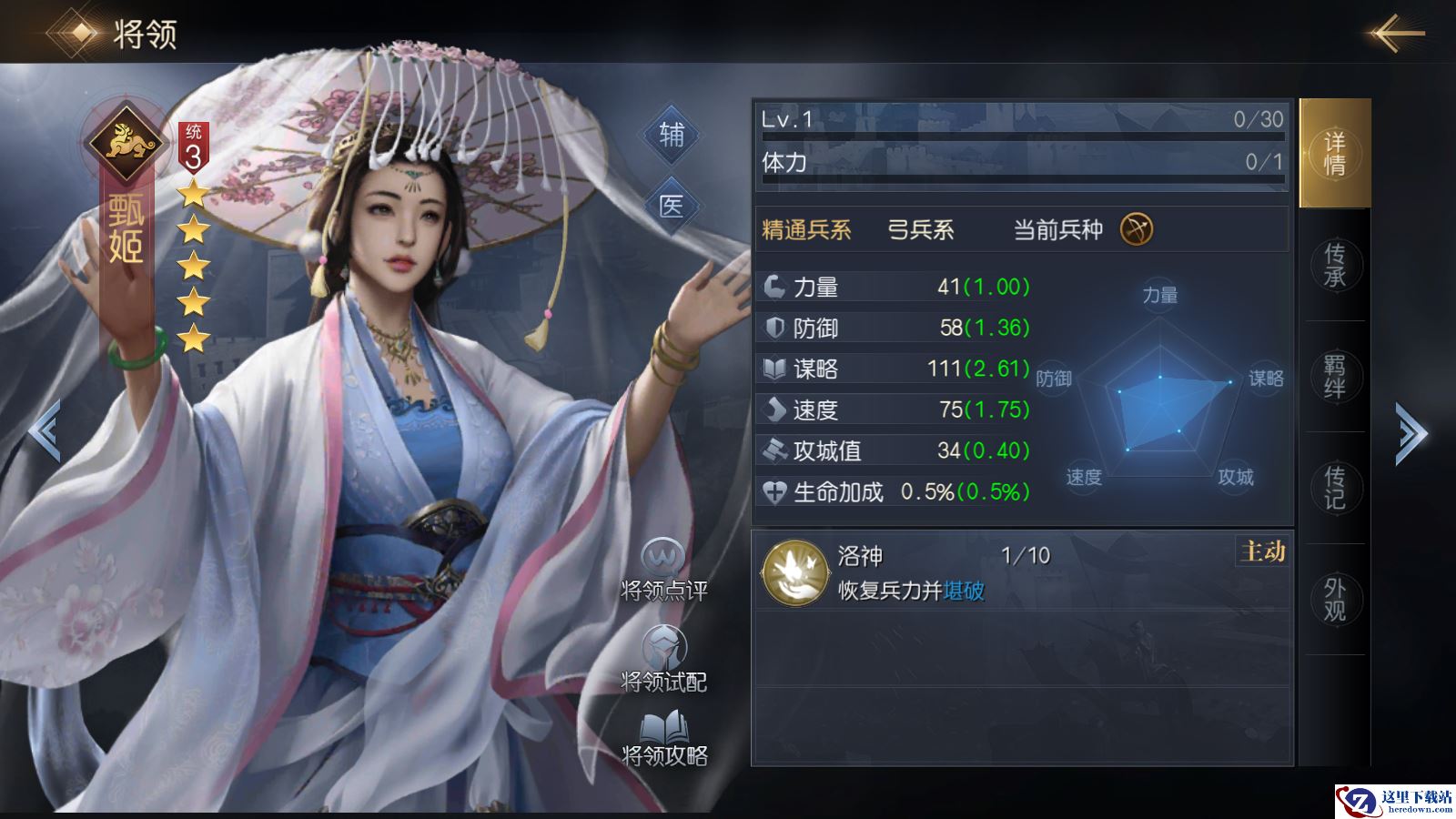
Task: Tap the 医 healer role badge
Action: pos(672,206)
